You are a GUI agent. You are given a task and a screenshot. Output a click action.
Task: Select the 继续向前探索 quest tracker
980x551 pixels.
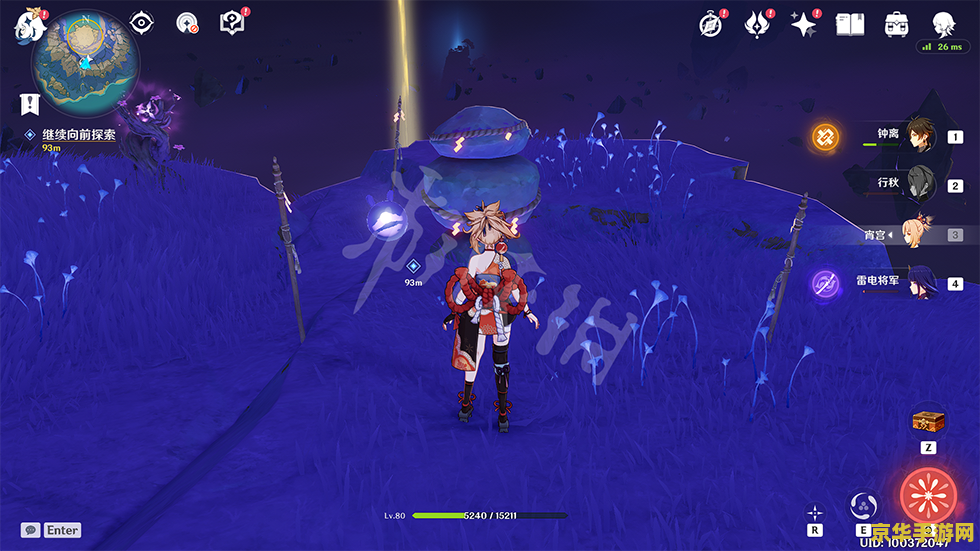78,135
